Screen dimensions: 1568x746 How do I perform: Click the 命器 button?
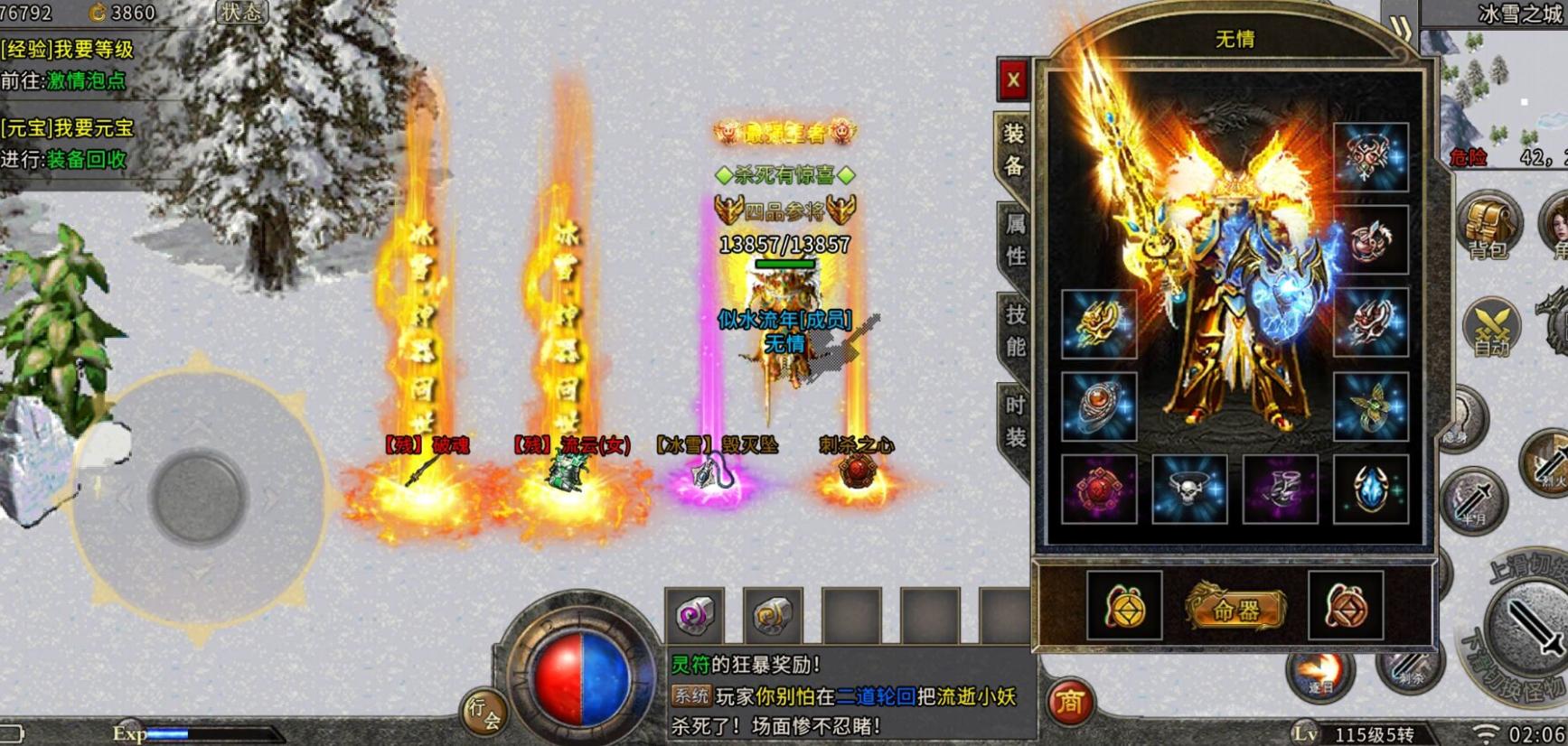click(x=1235, y=609)
